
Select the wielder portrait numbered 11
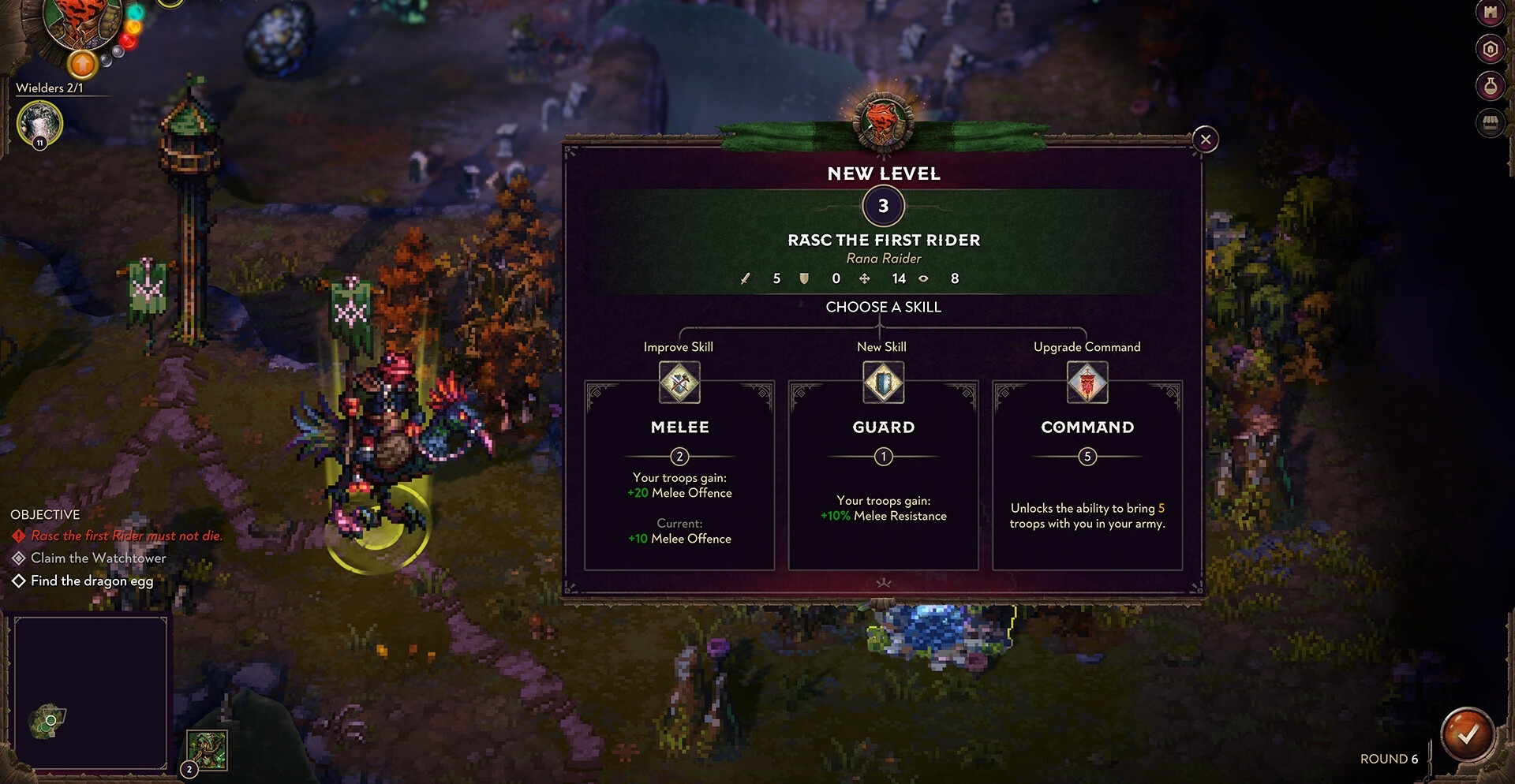click(39, 123)
